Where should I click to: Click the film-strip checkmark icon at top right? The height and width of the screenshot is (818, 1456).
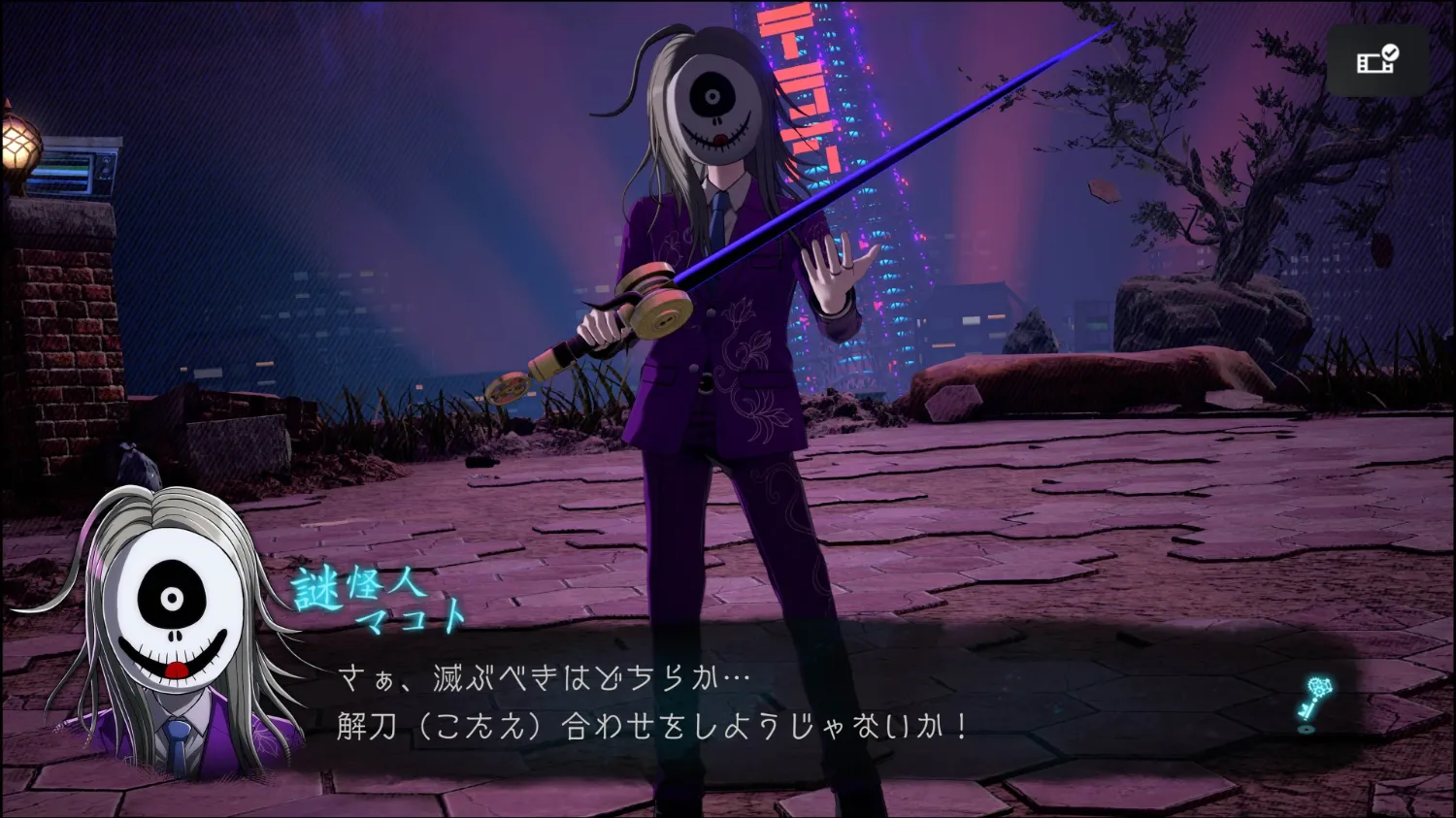[x=1377, y=60]
